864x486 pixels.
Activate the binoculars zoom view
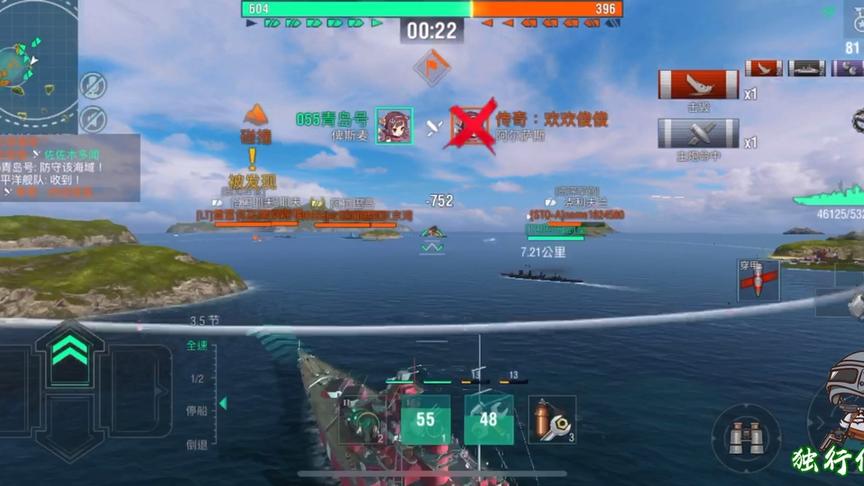(x=746, y=437)
